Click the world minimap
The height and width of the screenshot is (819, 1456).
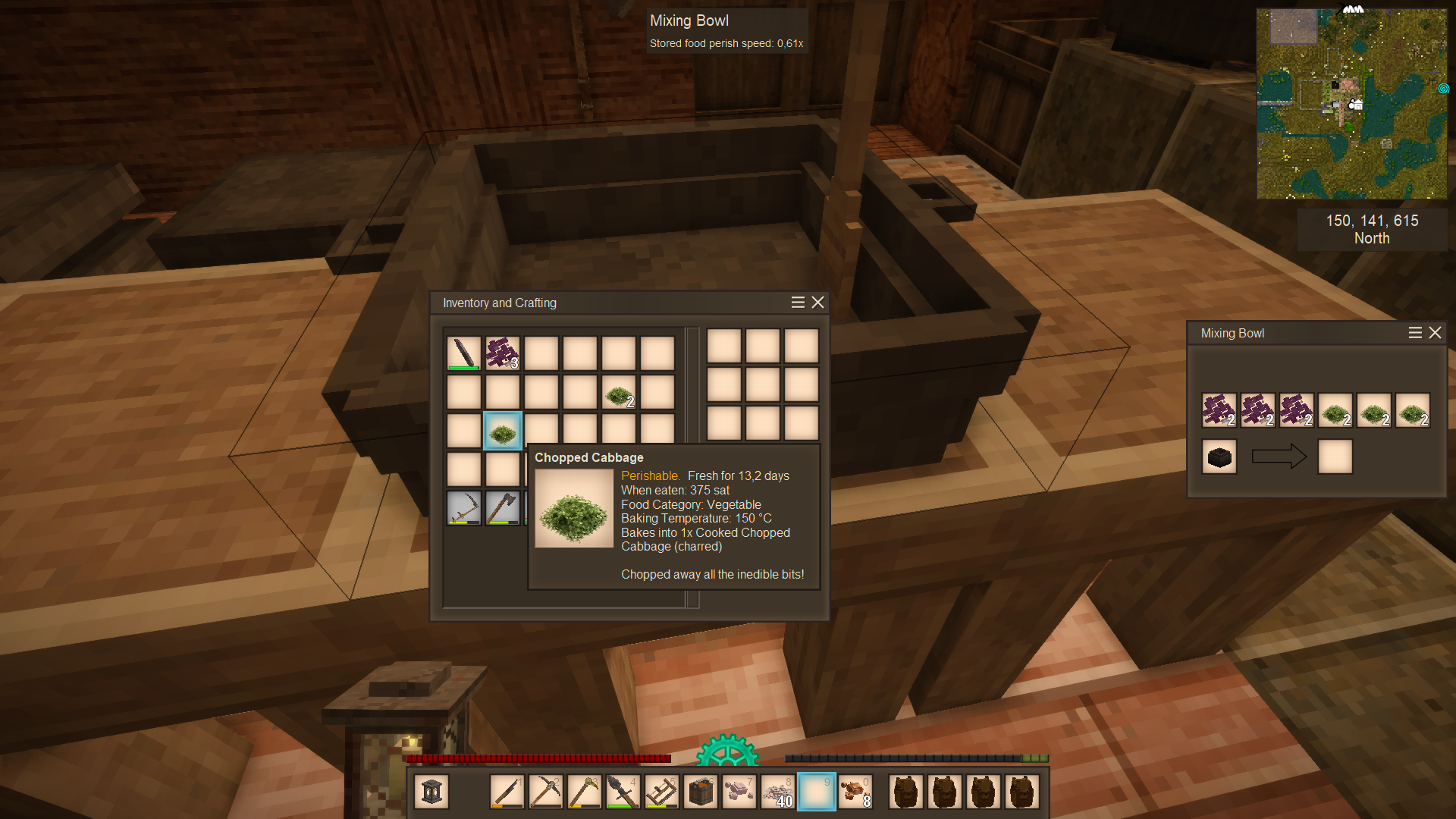pyautogui.click(x=1351, y=104)
